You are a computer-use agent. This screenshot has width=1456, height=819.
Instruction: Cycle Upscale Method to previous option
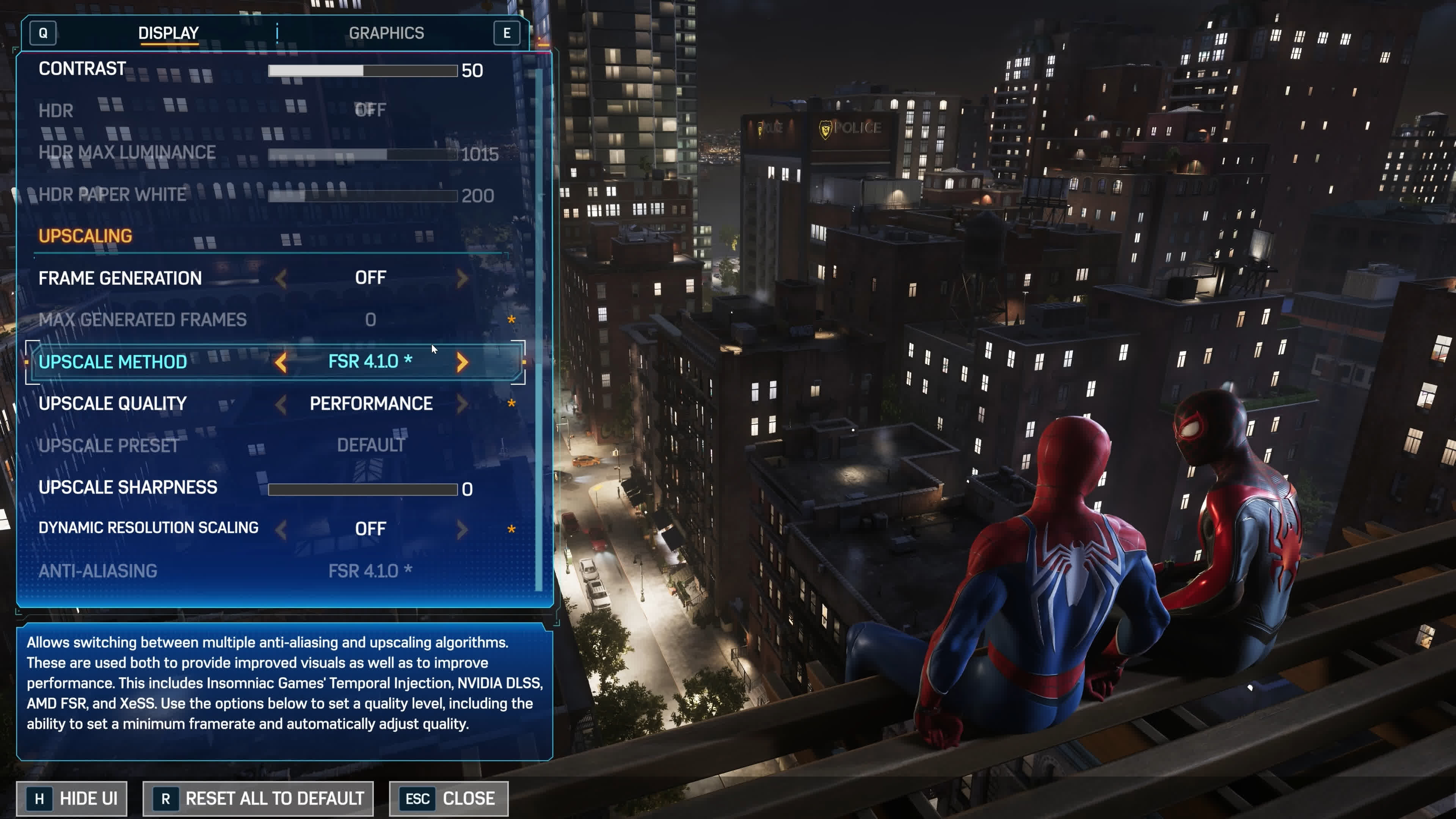[281, 362]
